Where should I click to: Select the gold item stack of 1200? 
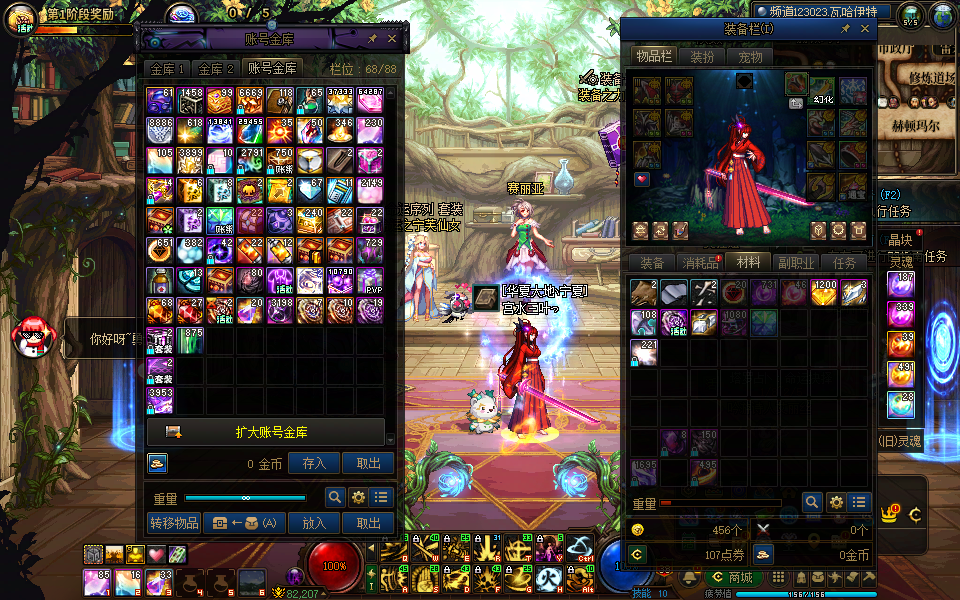click(824, 293)
